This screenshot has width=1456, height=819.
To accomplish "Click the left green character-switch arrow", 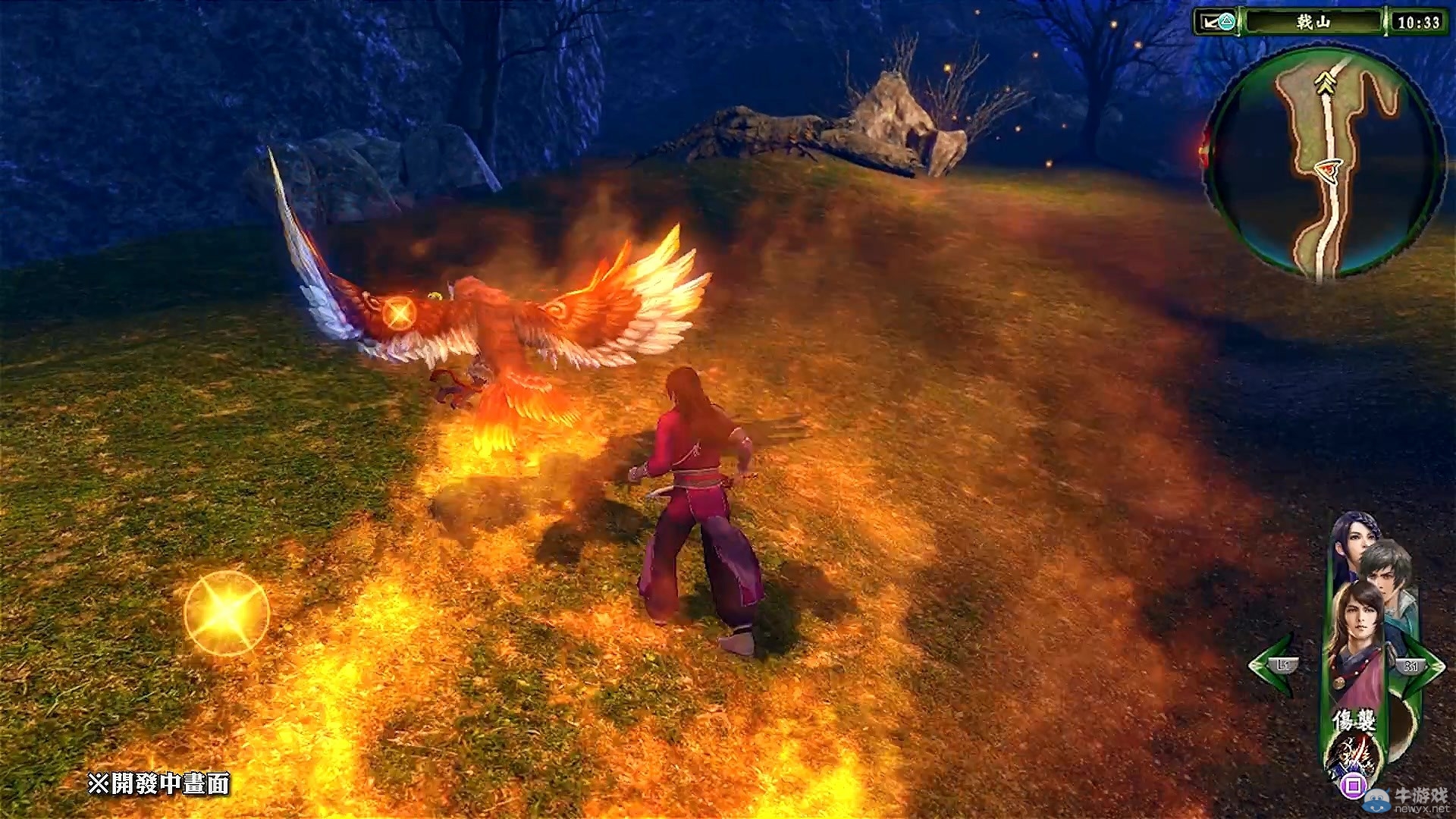I will [x=1274, y=665].
